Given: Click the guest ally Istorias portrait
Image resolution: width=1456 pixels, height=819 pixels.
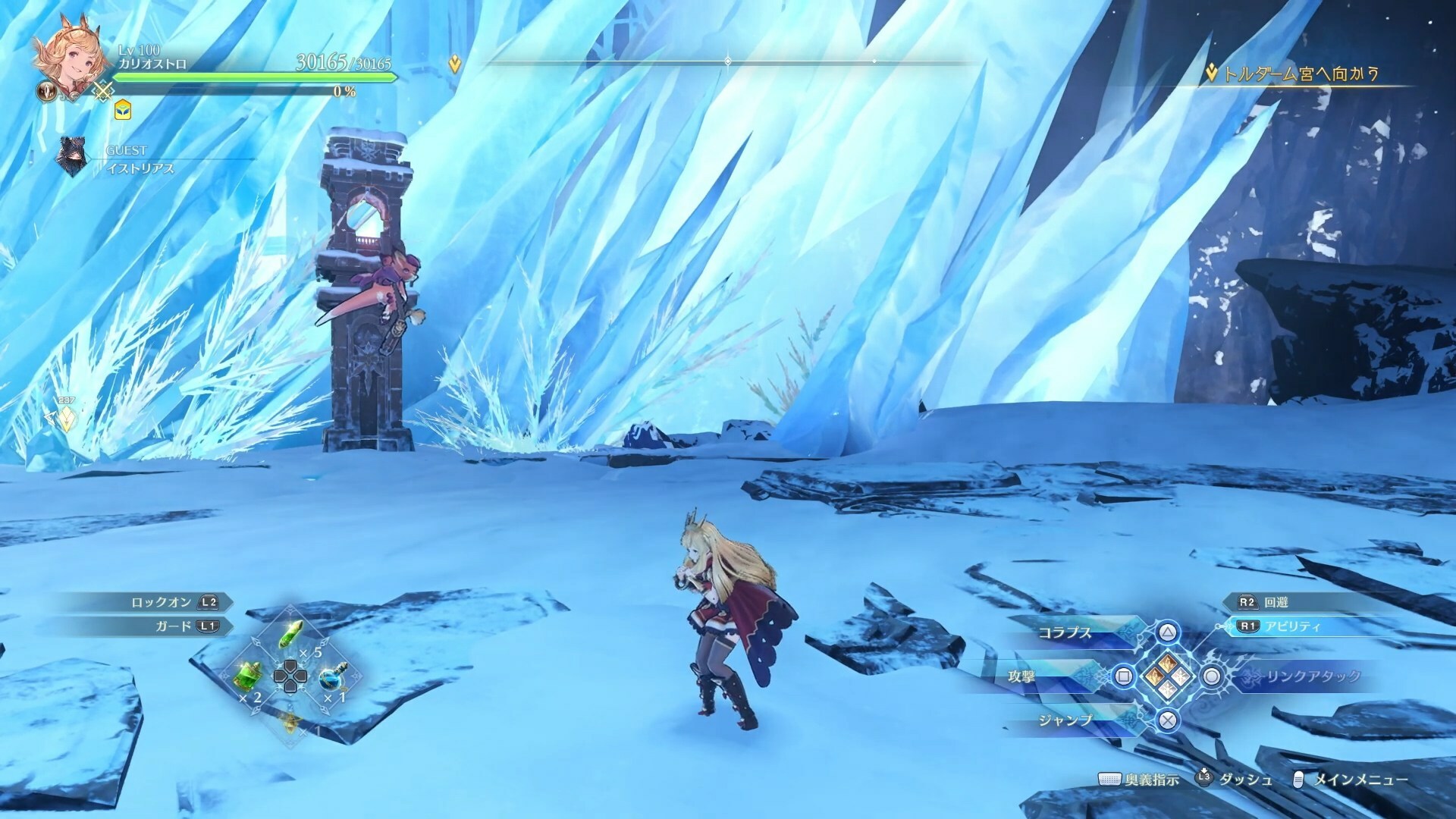Looking at the screenshot, I should (73, 158).
